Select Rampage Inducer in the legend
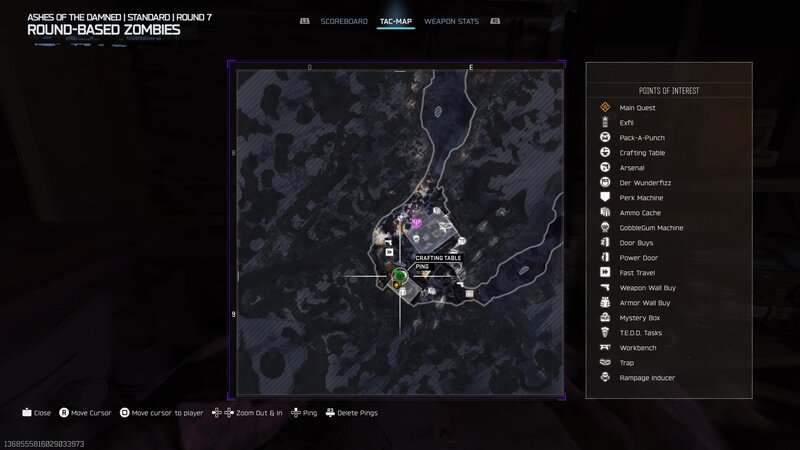The image size is (800, 450). click(647, 378)
